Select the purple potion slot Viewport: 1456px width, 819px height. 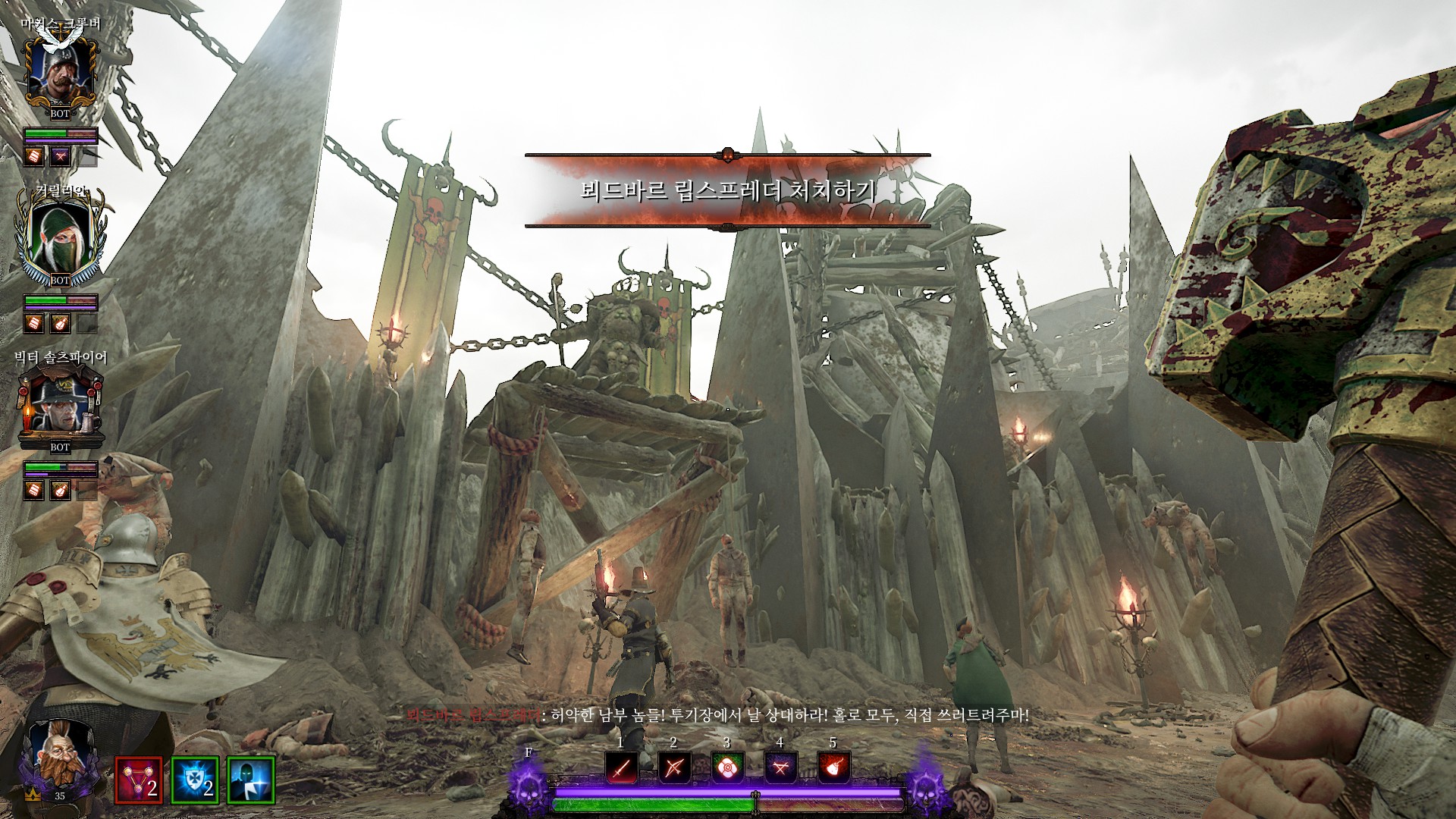(x=780, y=768)
